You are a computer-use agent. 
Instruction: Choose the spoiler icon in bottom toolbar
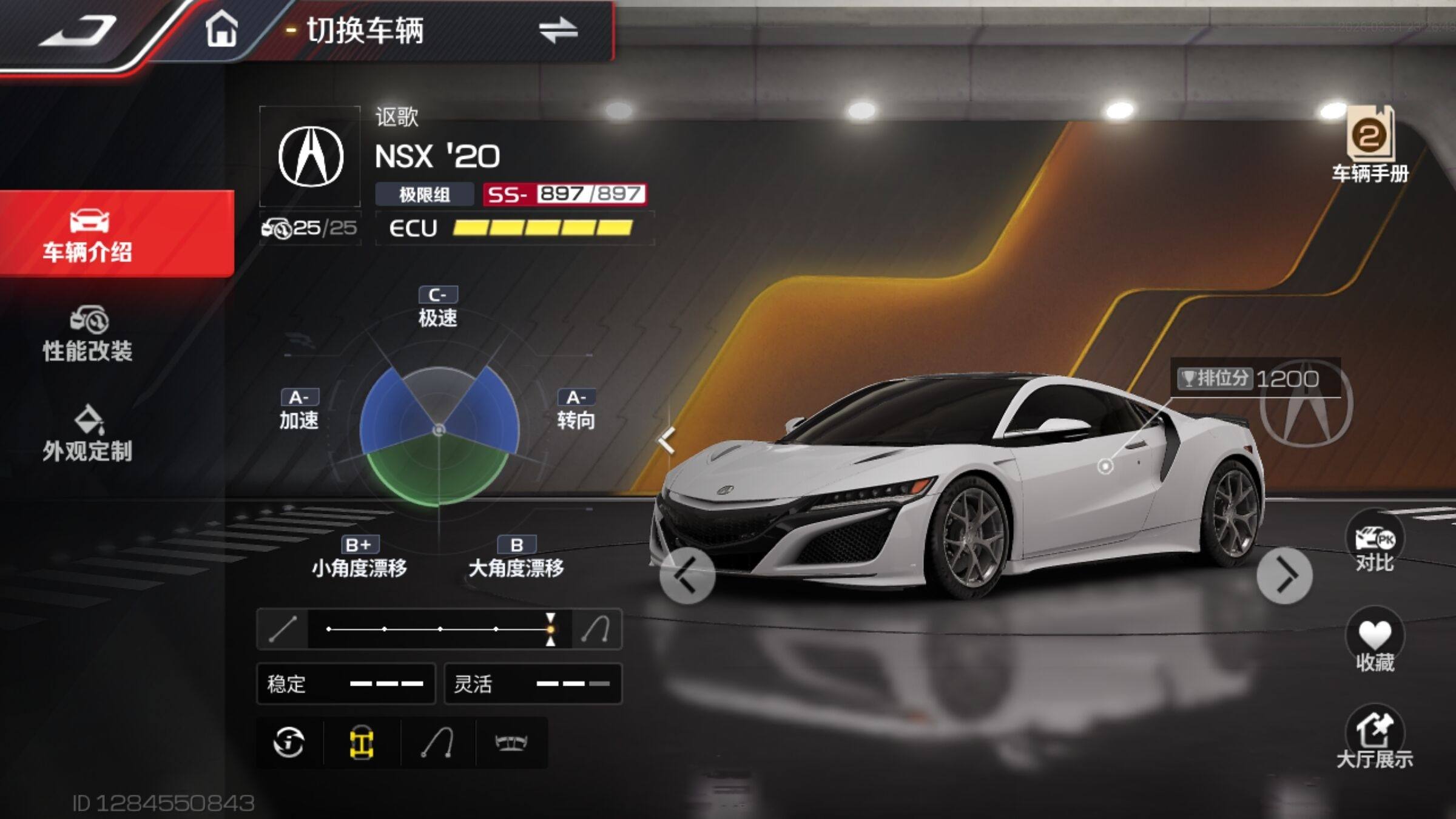point(511,743)
